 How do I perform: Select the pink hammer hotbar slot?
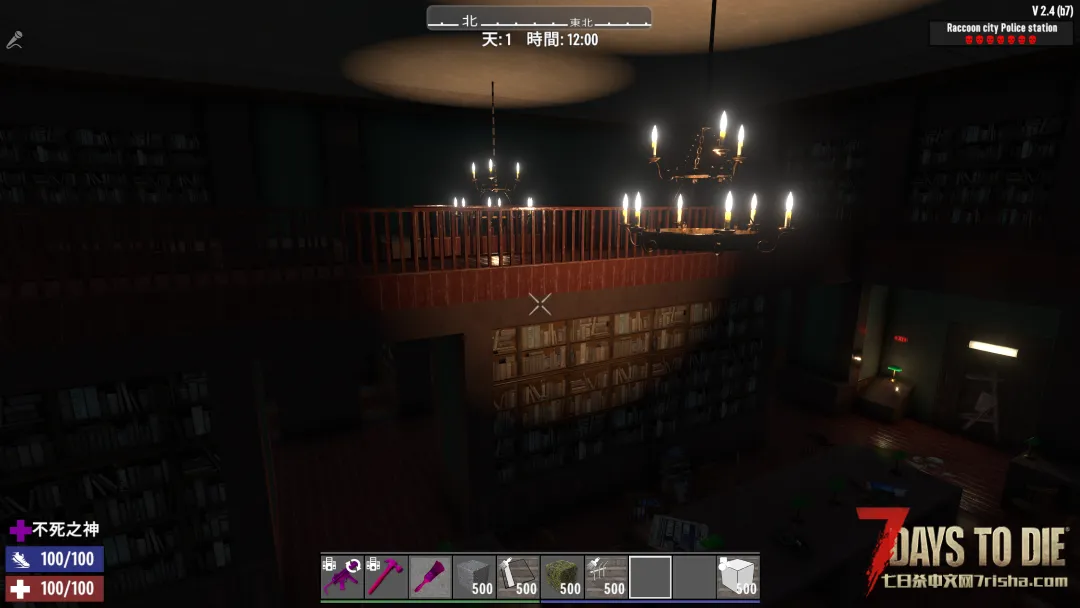(386, 577)
